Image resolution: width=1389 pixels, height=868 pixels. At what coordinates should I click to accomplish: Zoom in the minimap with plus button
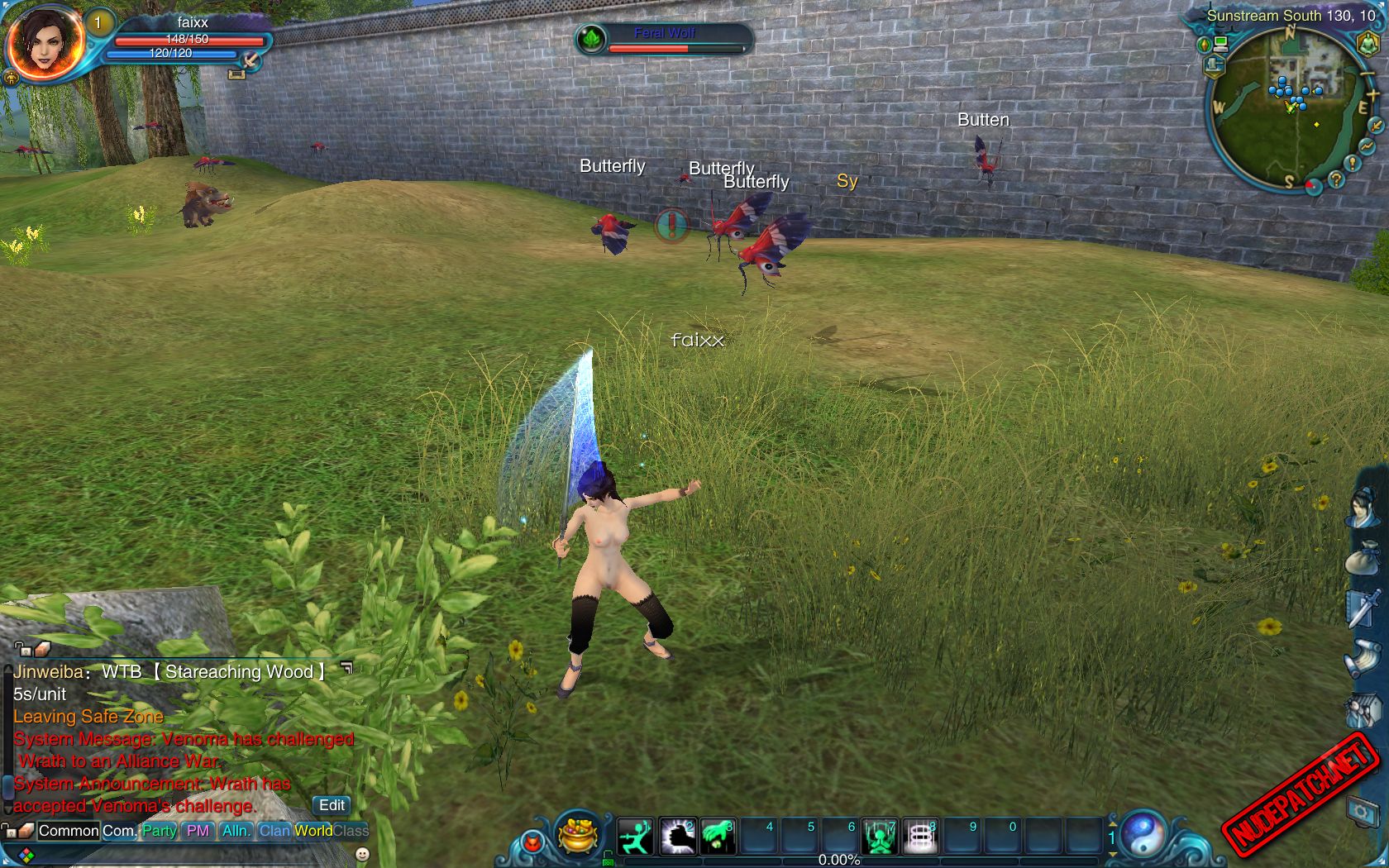coord(1373,95)
